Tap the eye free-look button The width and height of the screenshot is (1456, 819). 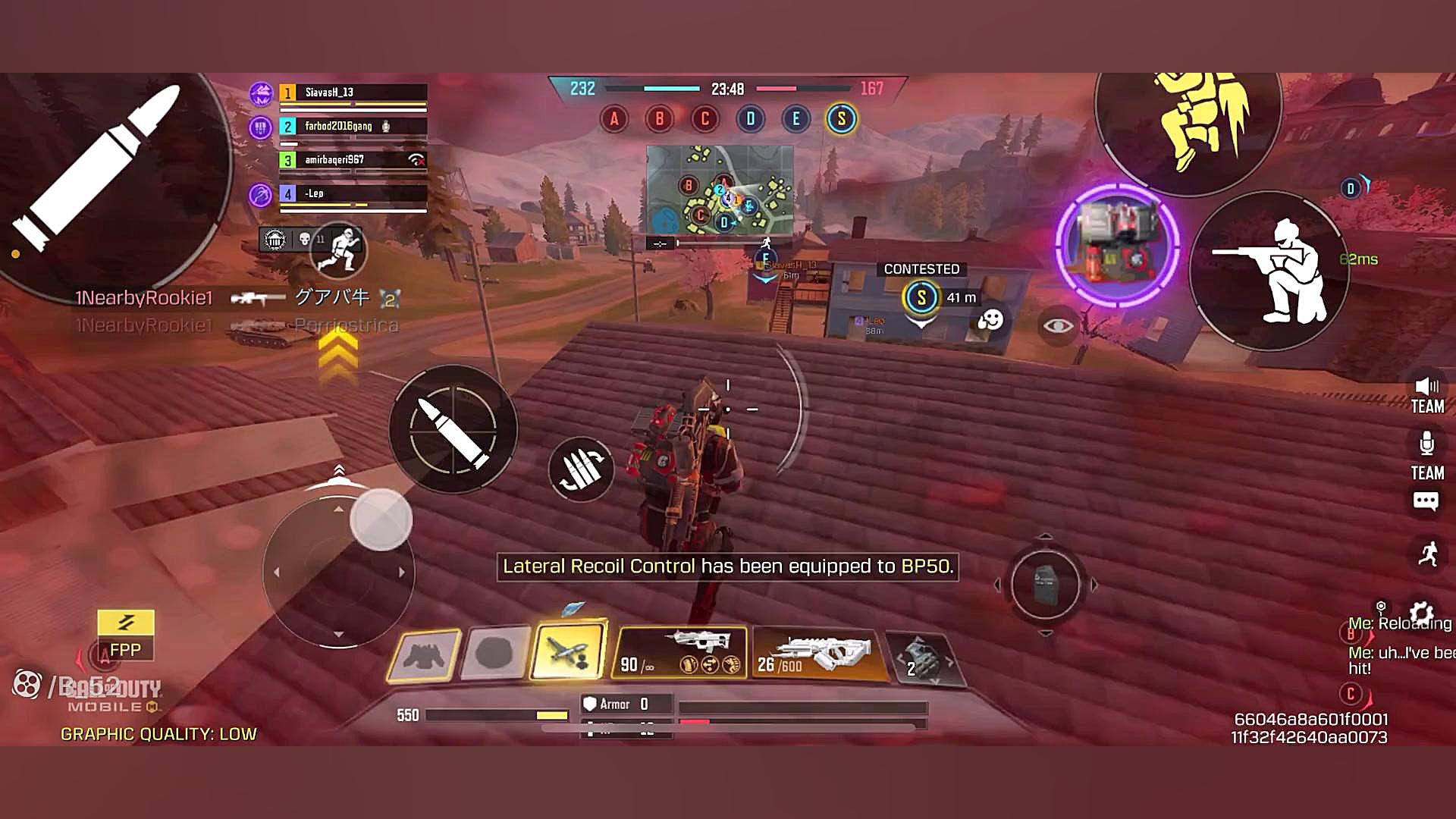1058,326
